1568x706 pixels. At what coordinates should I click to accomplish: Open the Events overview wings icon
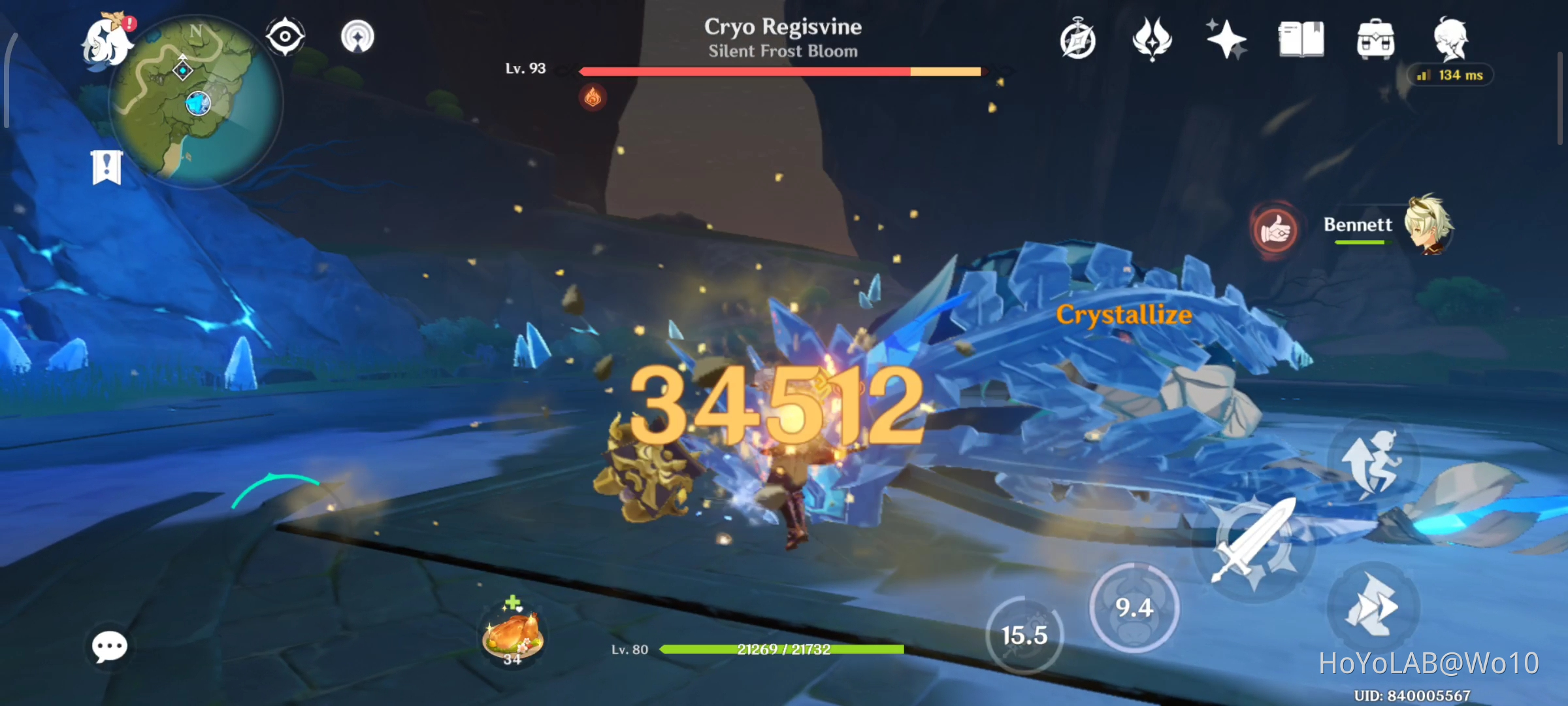(1152, 39)
